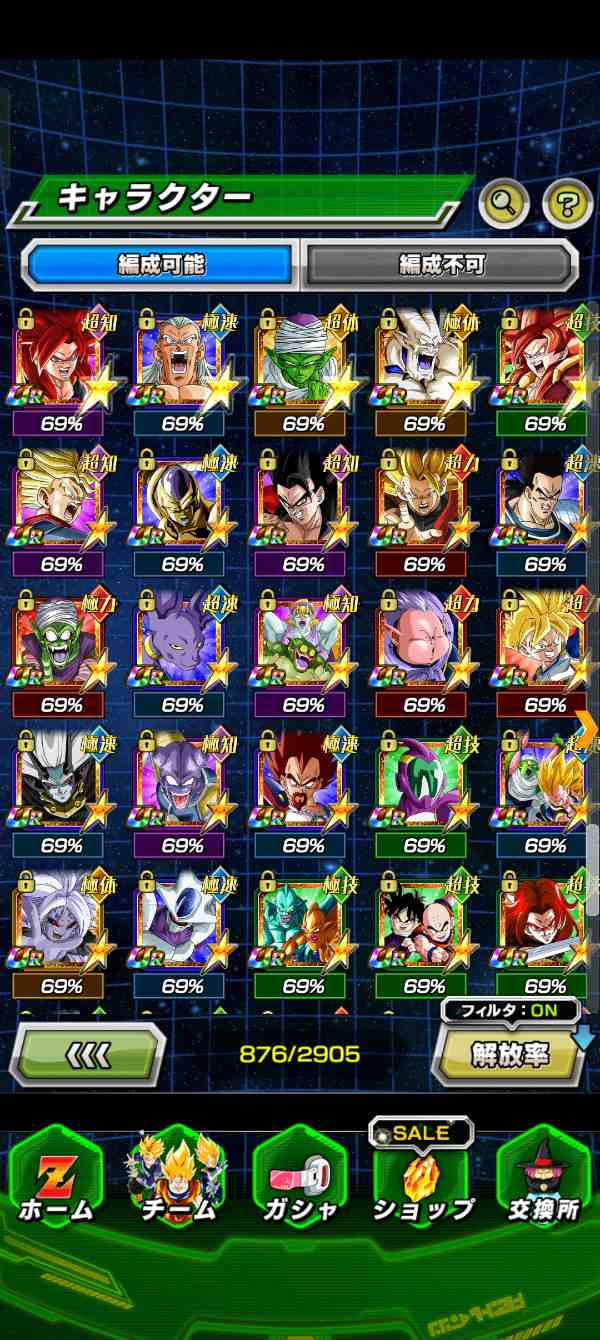Viewport: 600px width, 1340px height.
Task: Pick the Gohan and Krillin duo card
Action: 423,923
